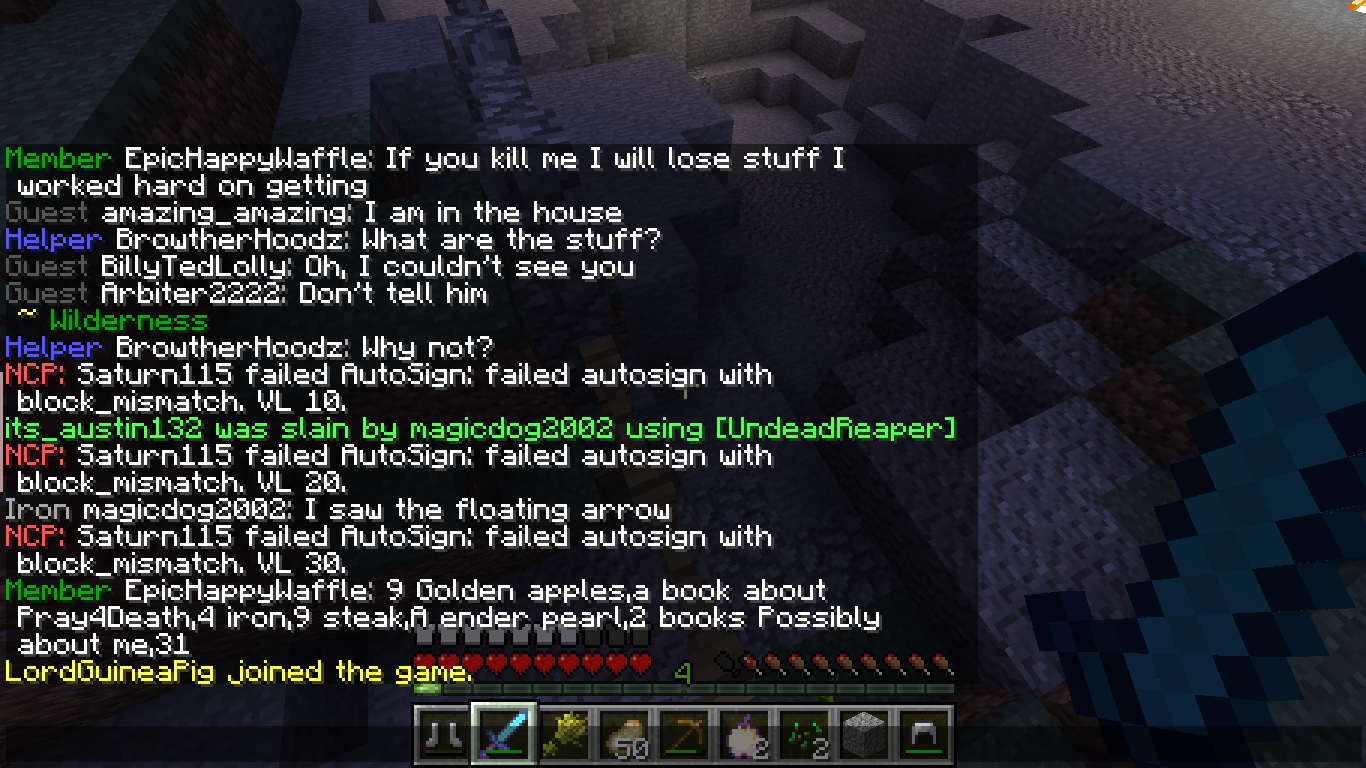Select the iron helmet hotbar slot

pos(924,735)
